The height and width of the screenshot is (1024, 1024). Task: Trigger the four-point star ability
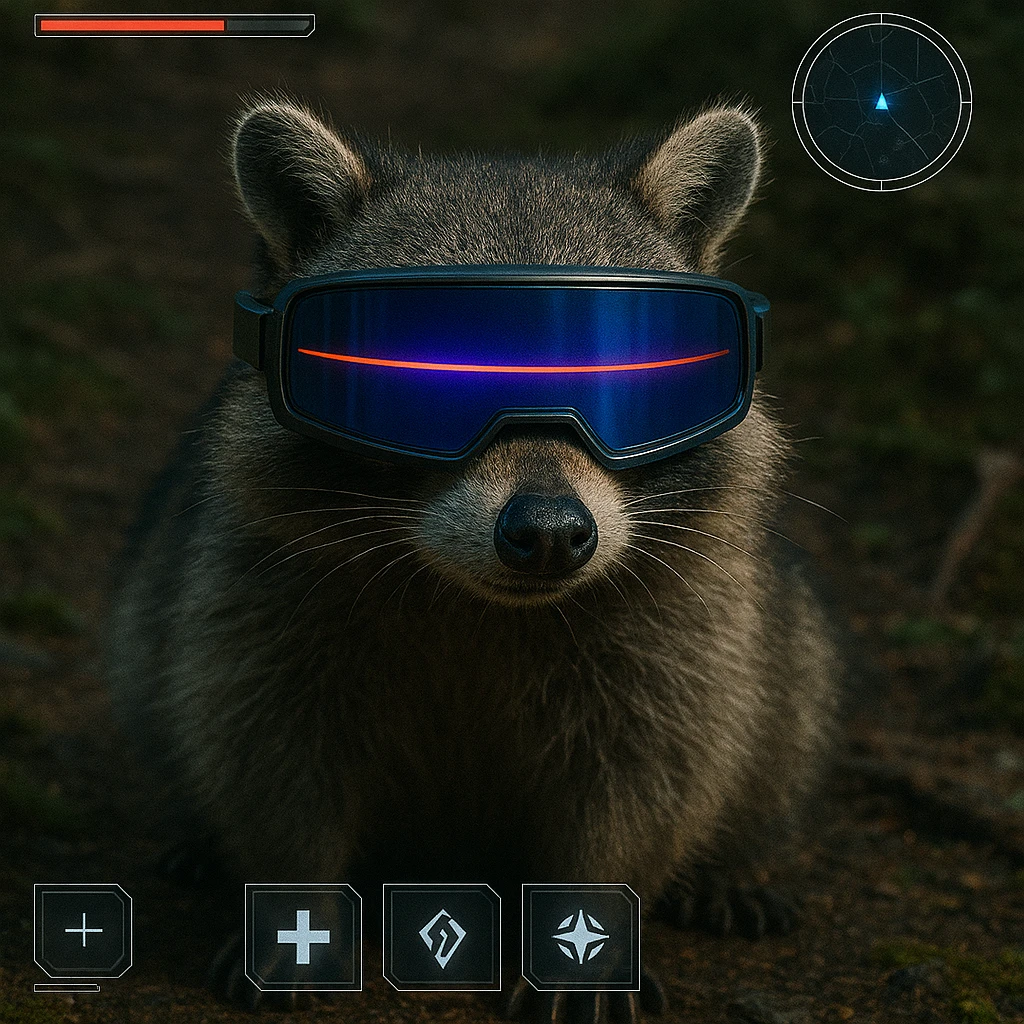click(x=580, y=937)
